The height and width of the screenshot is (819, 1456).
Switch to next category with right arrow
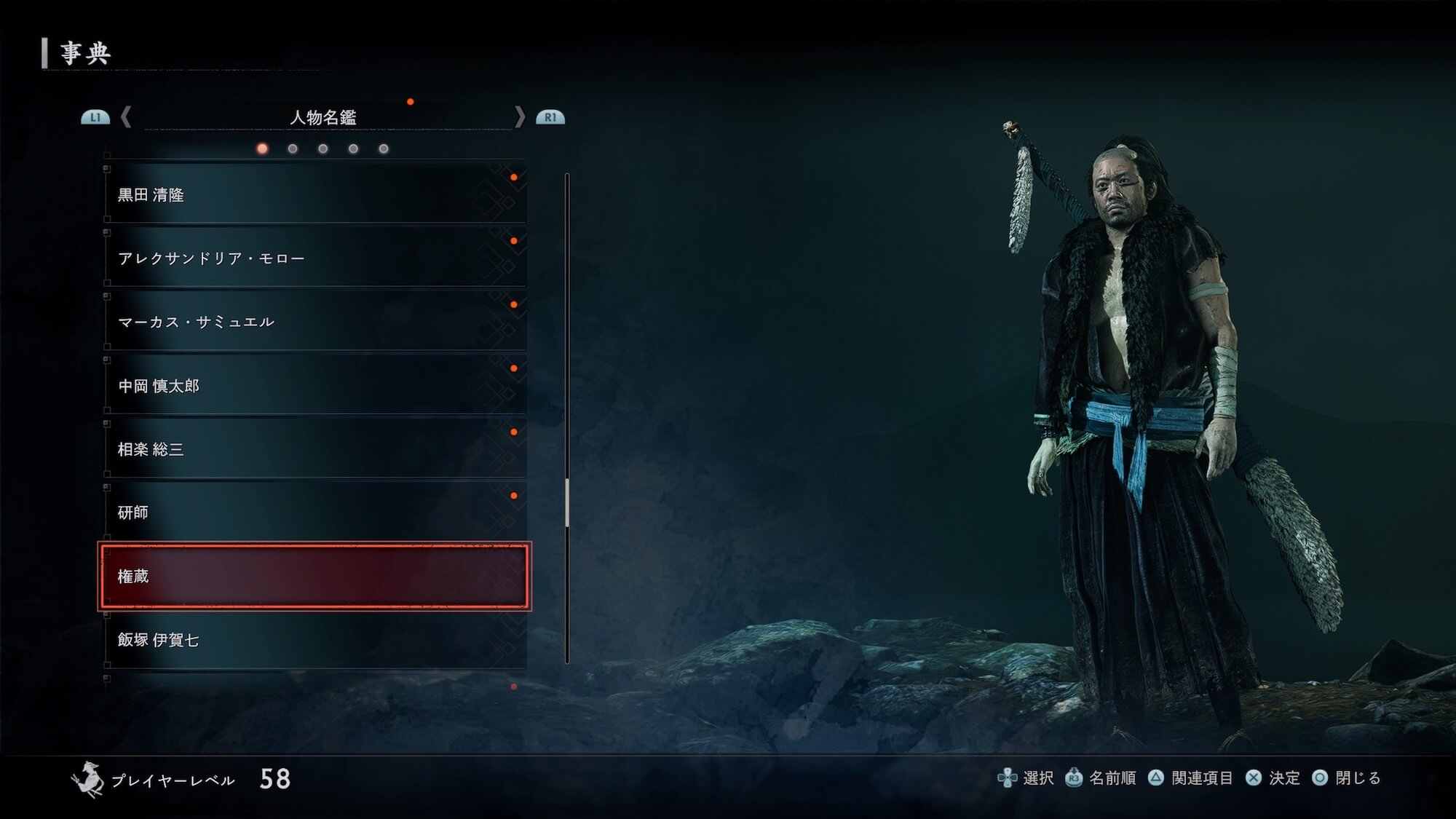519,116
